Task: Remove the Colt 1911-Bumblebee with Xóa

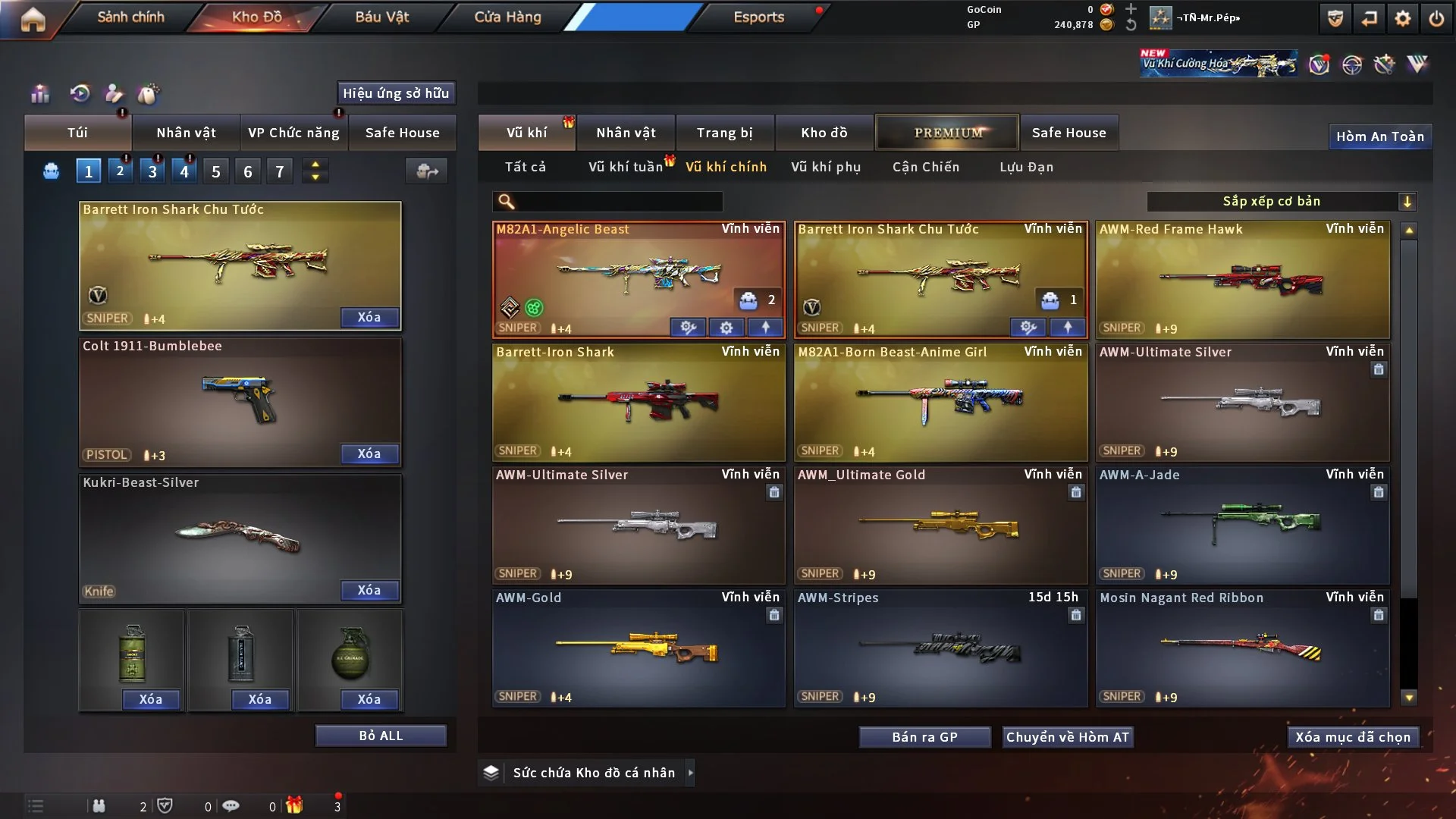Action: pyautogui.click(x=369, y=453)
